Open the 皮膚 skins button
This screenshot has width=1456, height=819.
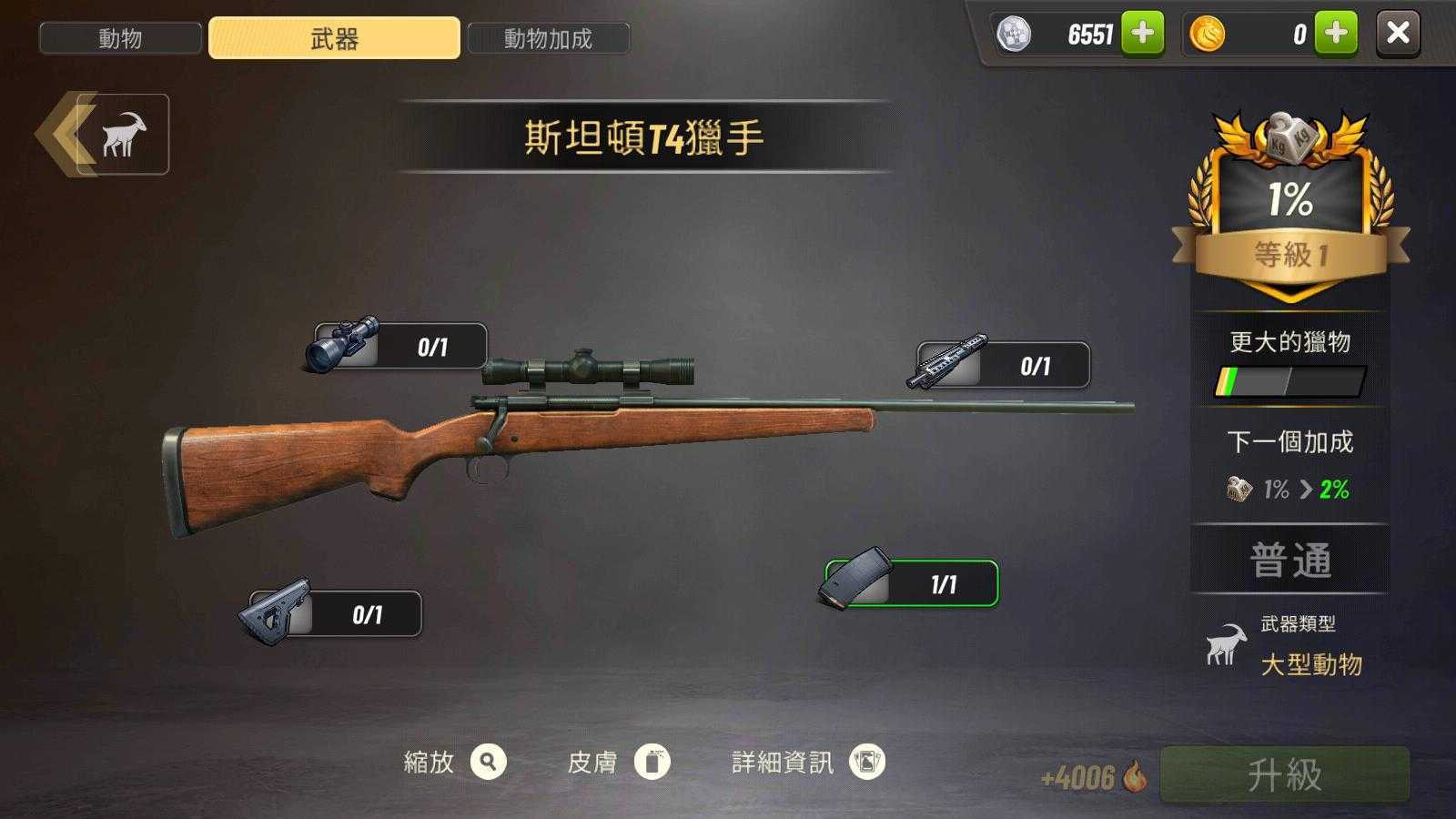click(652, 762)
